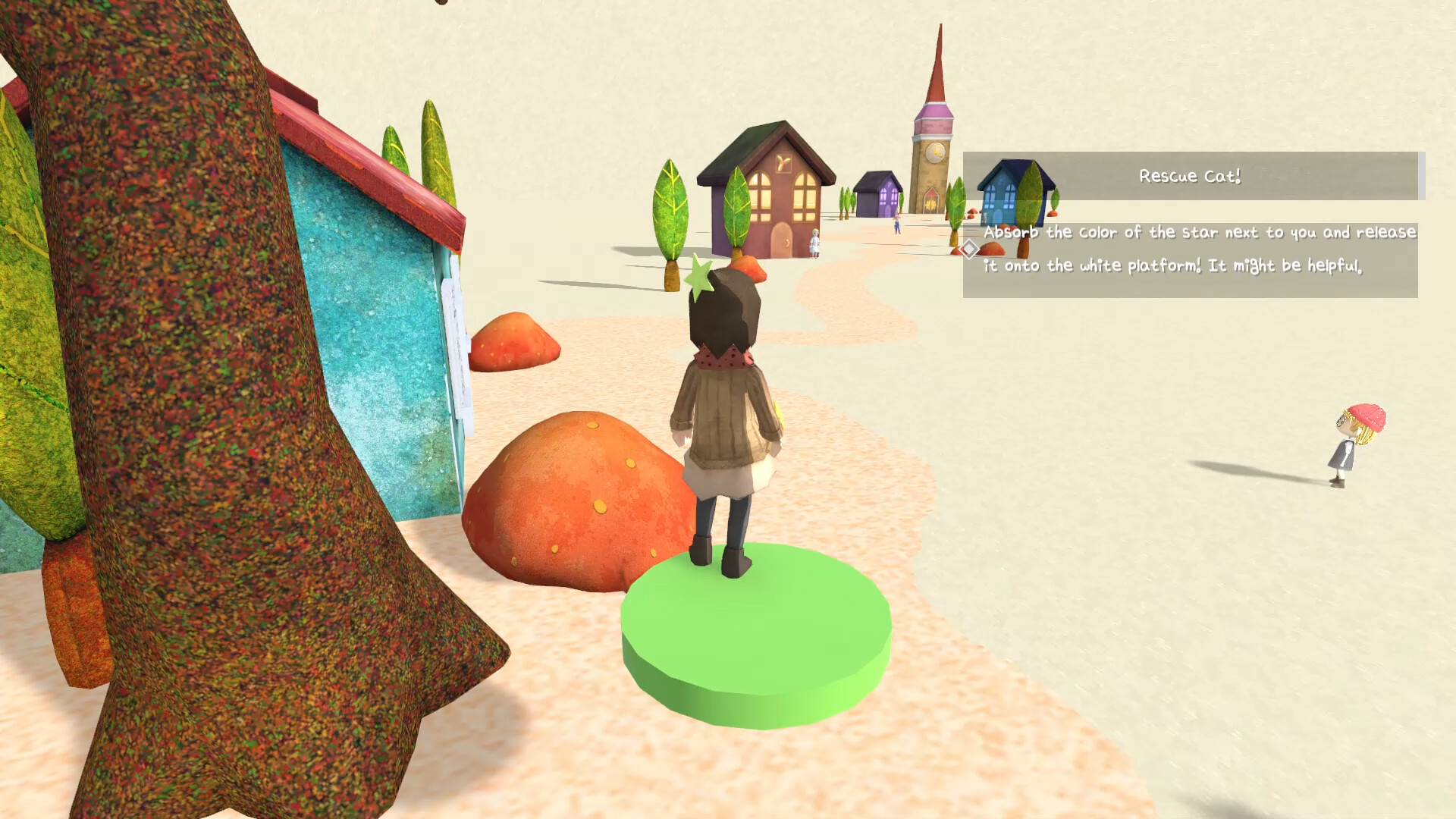Screen dimensions: 1456x819
Task: Select the Rescue Cat! quest title
Action: click(1189, 175)
